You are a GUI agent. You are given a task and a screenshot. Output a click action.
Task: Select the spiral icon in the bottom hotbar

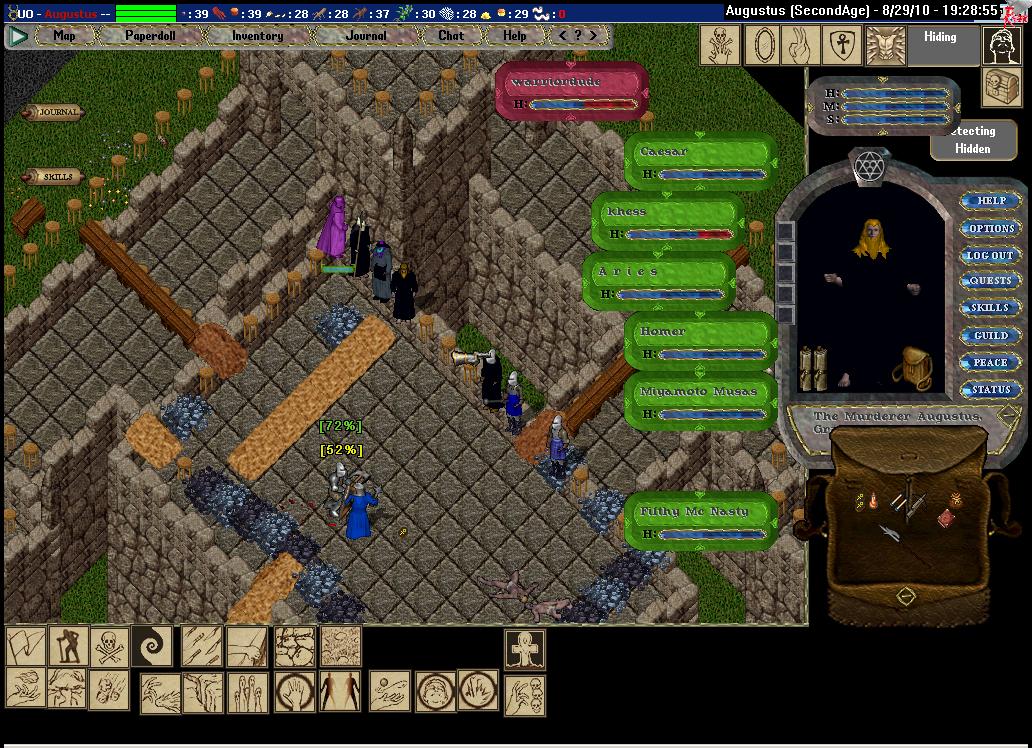pyautogui.click(x=152, y=646)
